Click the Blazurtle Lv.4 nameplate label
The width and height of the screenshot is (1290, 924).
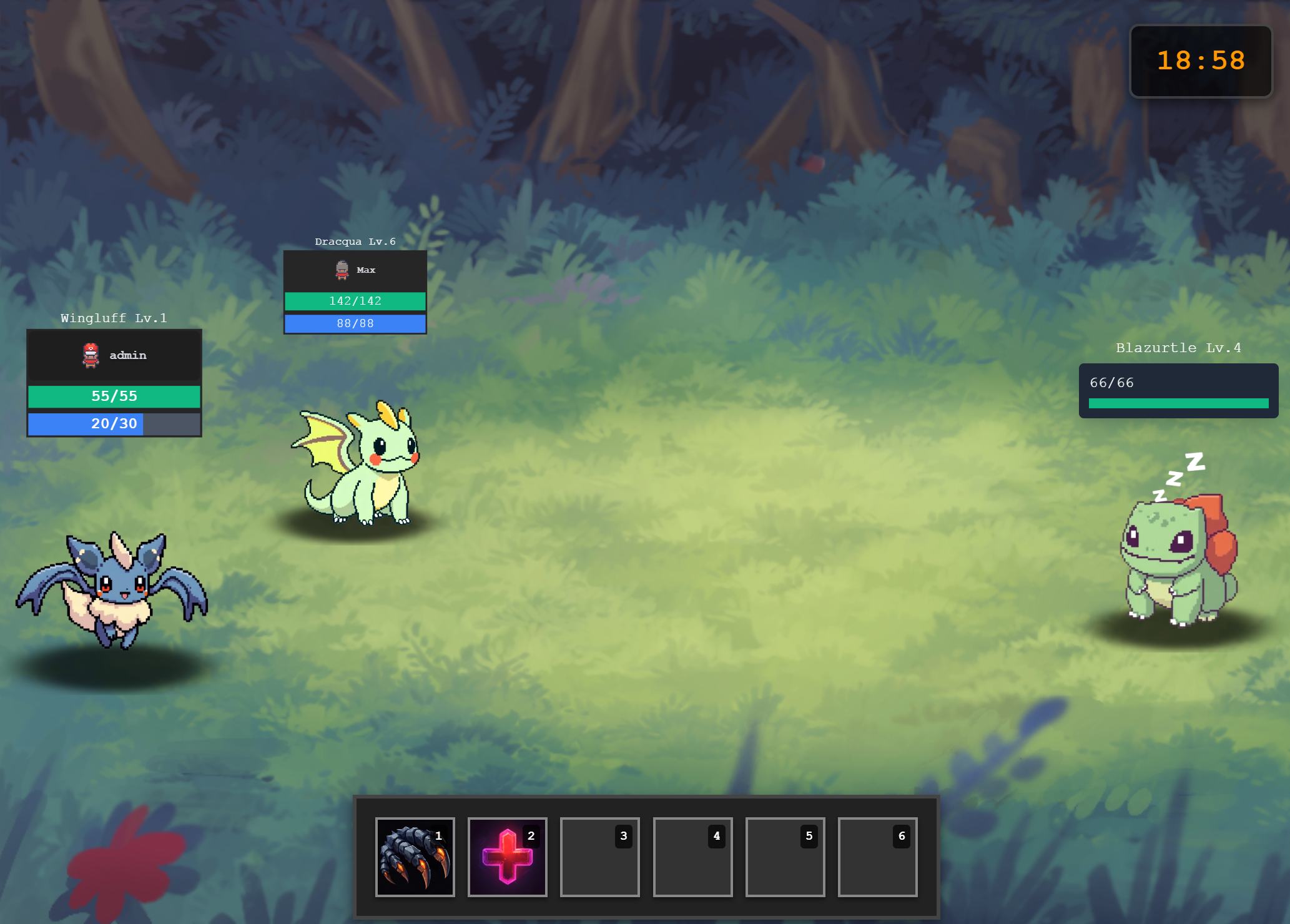click(1178, 348)
